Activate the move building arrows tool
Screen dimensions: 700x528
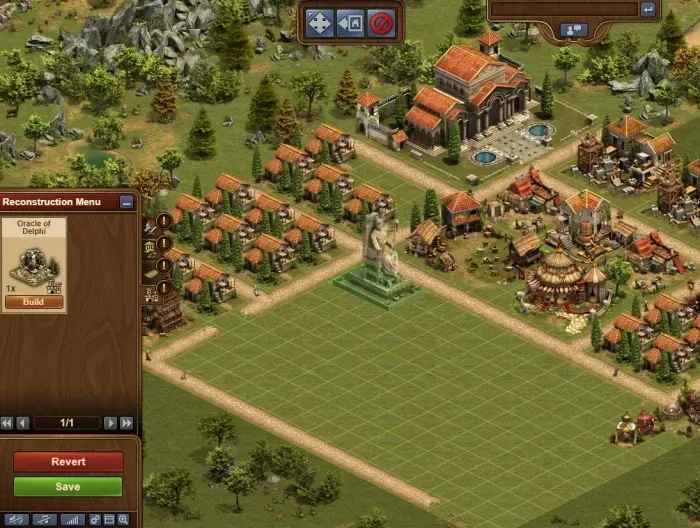(319, 23)
